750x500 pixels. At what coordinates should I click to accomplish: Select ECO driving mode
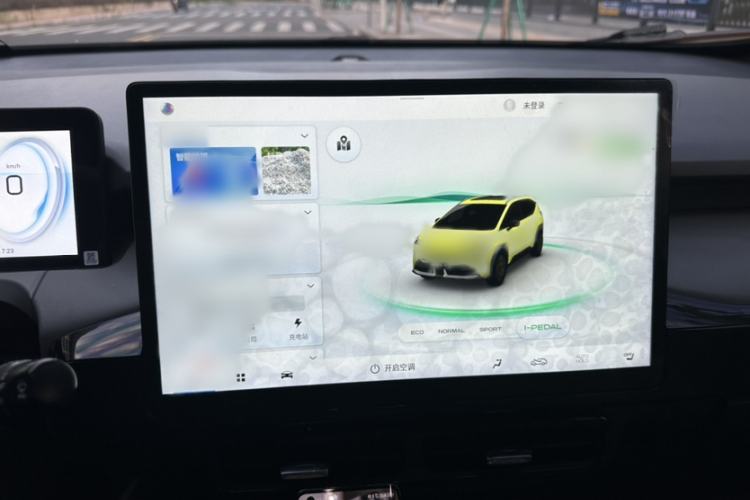coord(417,330)
